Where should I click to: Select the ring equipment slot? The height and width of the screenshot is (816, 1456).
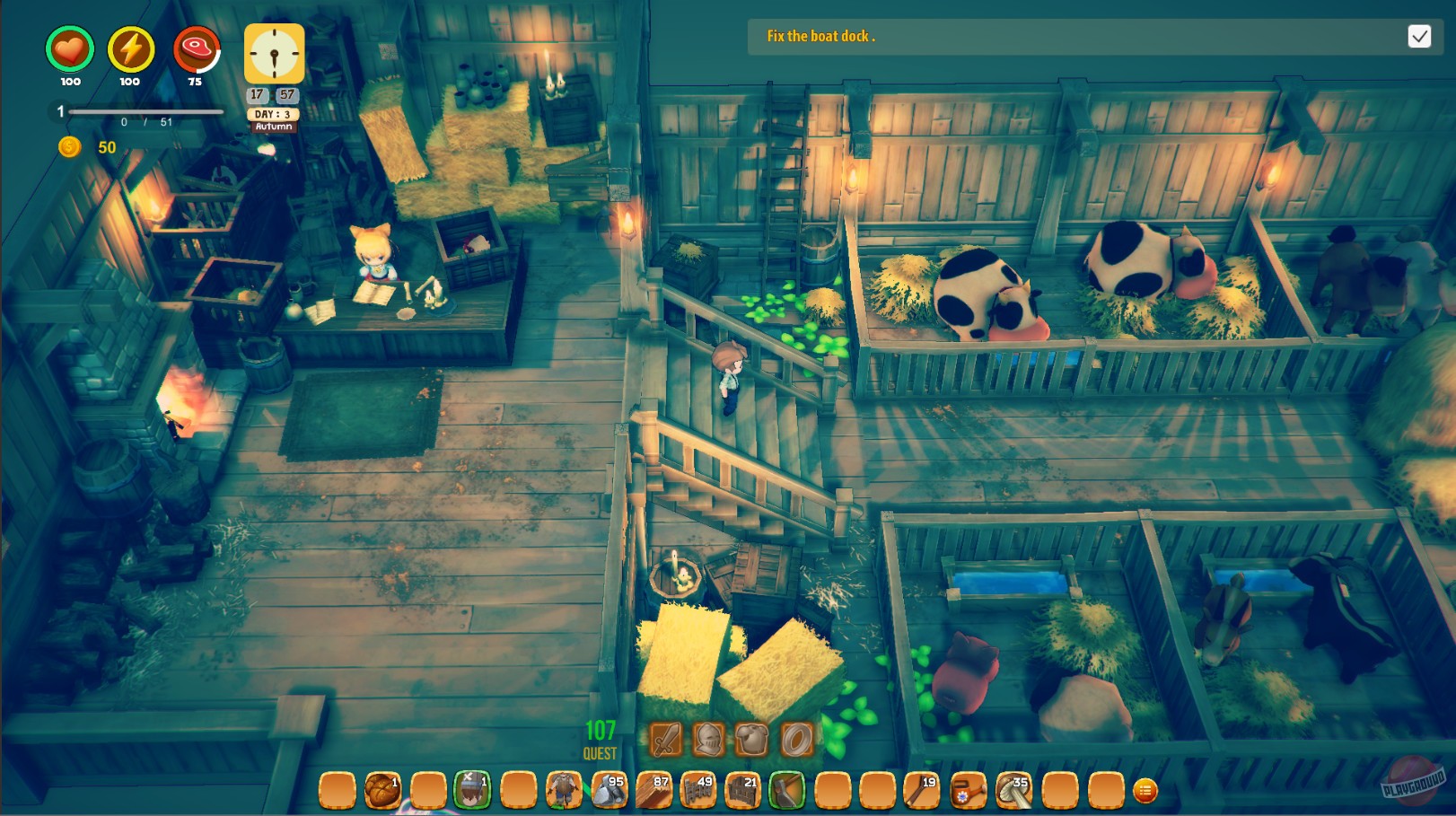click(x=797, y=738)
